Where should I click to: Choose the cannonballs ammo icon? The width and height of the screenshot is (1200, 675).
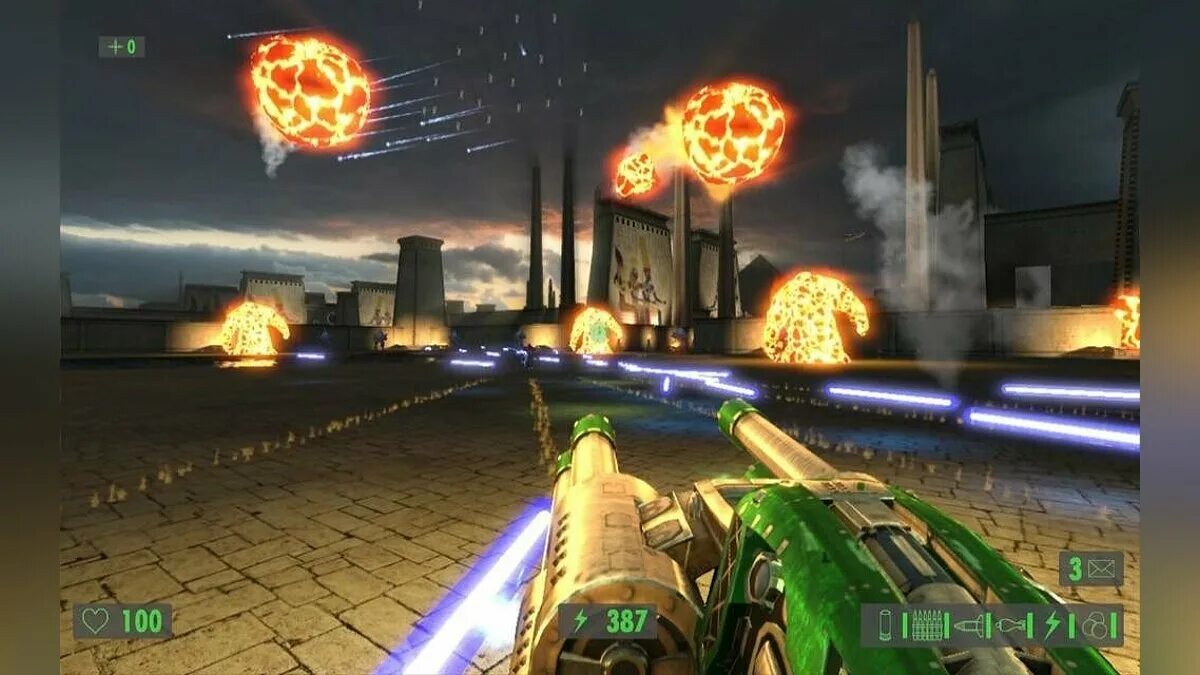click(x=1096, y=625)
